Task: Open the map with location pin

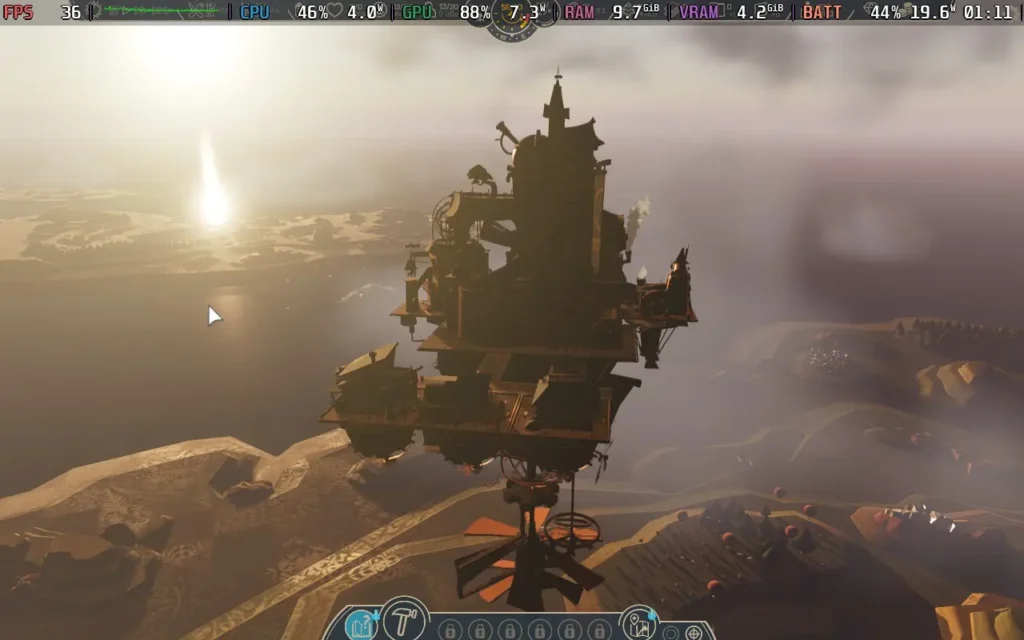Action: pyautogui.click(x=638, y=624)
